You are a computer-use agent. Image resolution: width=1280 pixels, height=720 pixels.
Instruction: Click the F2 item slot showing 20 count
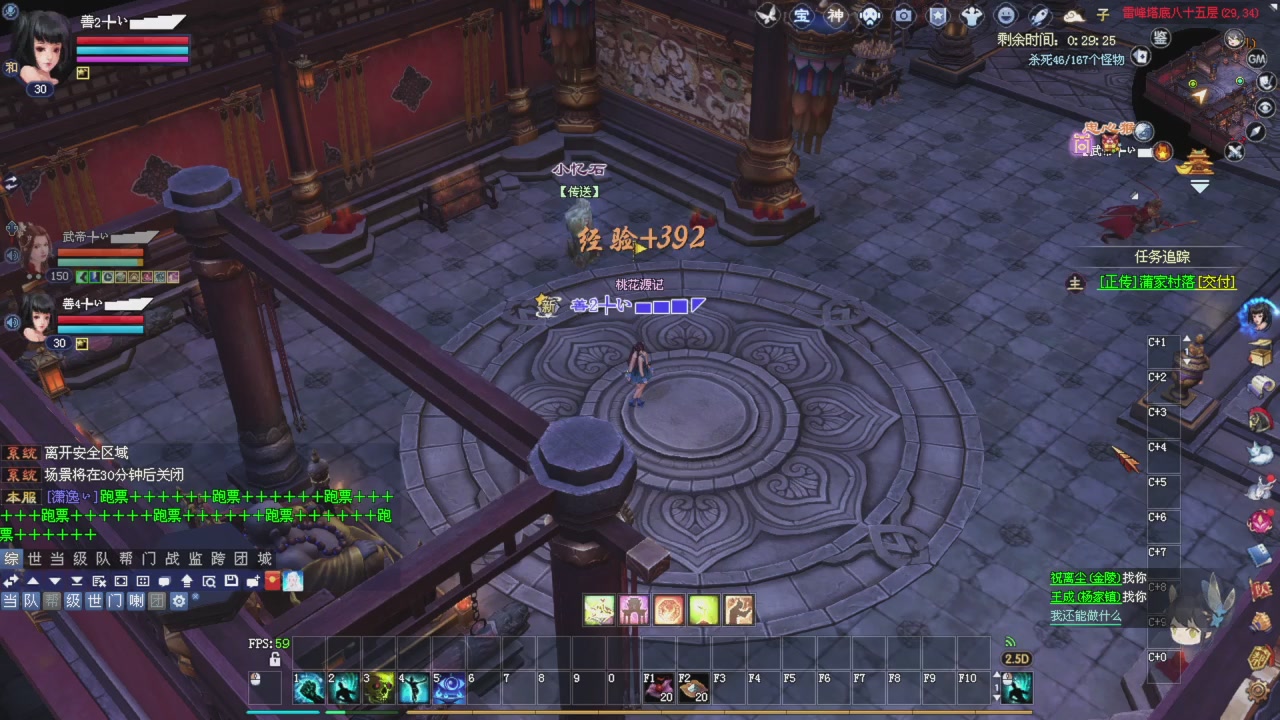click(x=693, y=687)
